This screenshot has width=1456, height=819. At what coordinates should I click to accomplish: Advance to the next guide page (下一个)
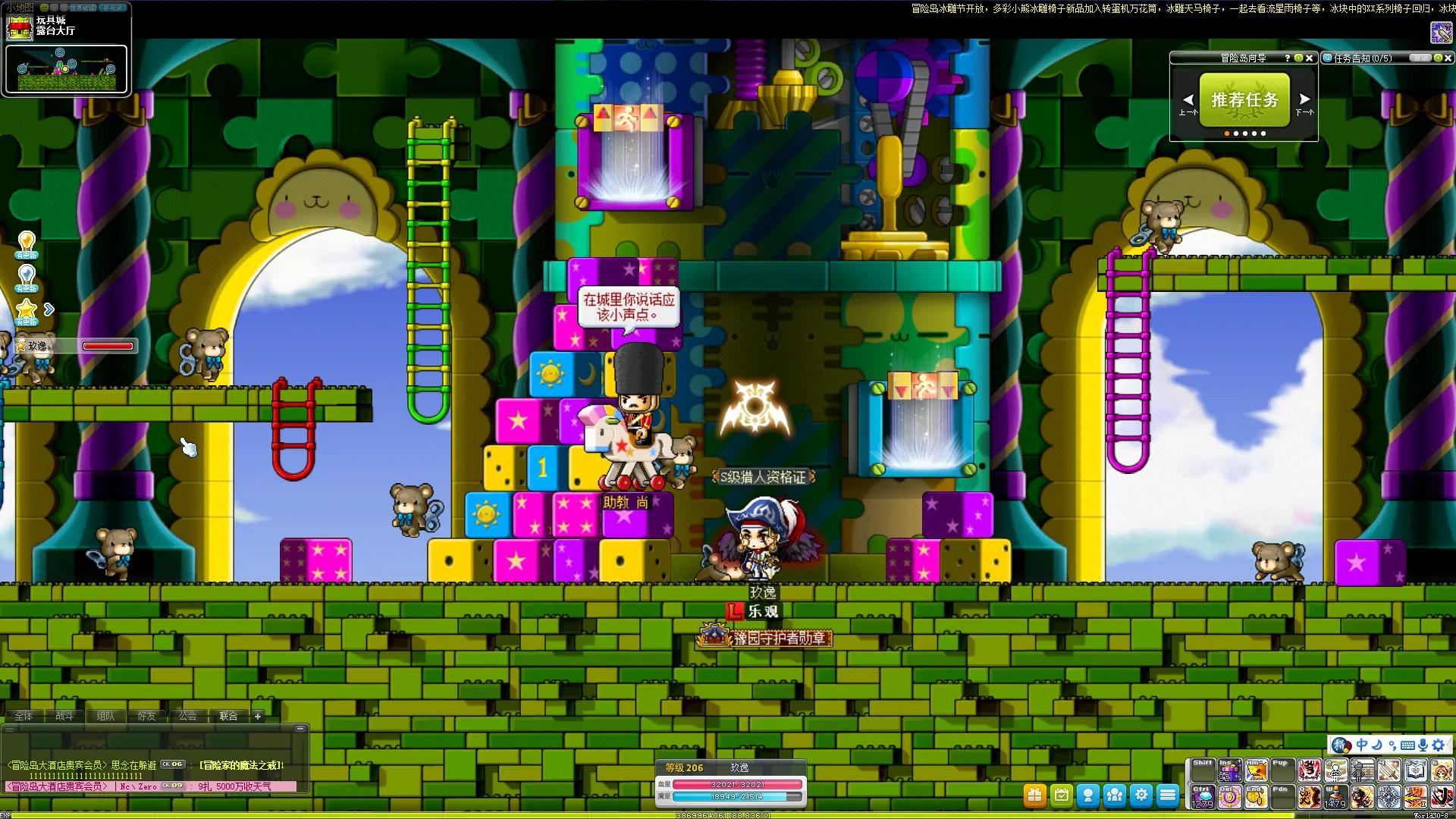click(x=1304, y=99)
